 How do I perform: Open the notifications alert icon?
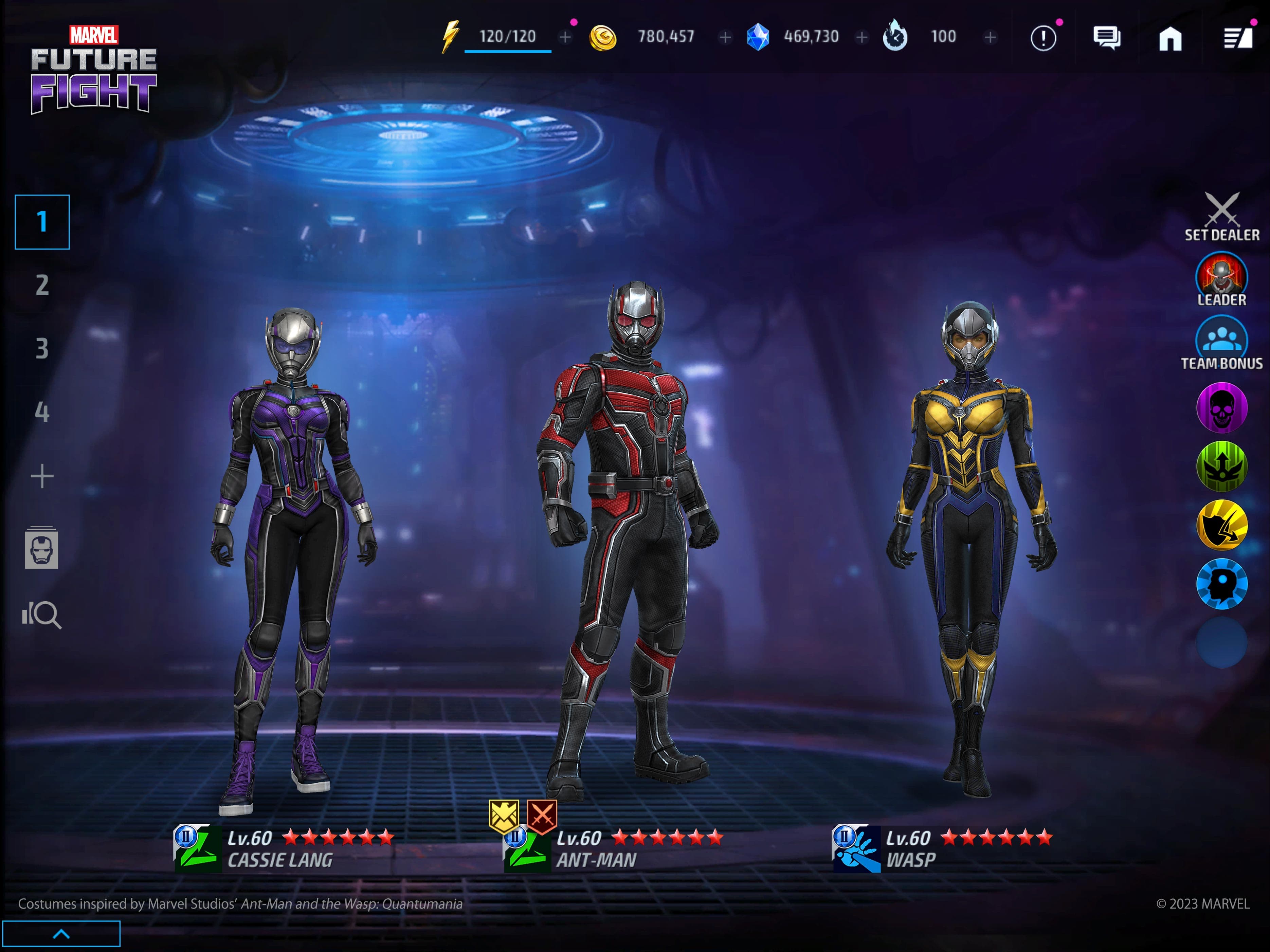point(1044,37)
